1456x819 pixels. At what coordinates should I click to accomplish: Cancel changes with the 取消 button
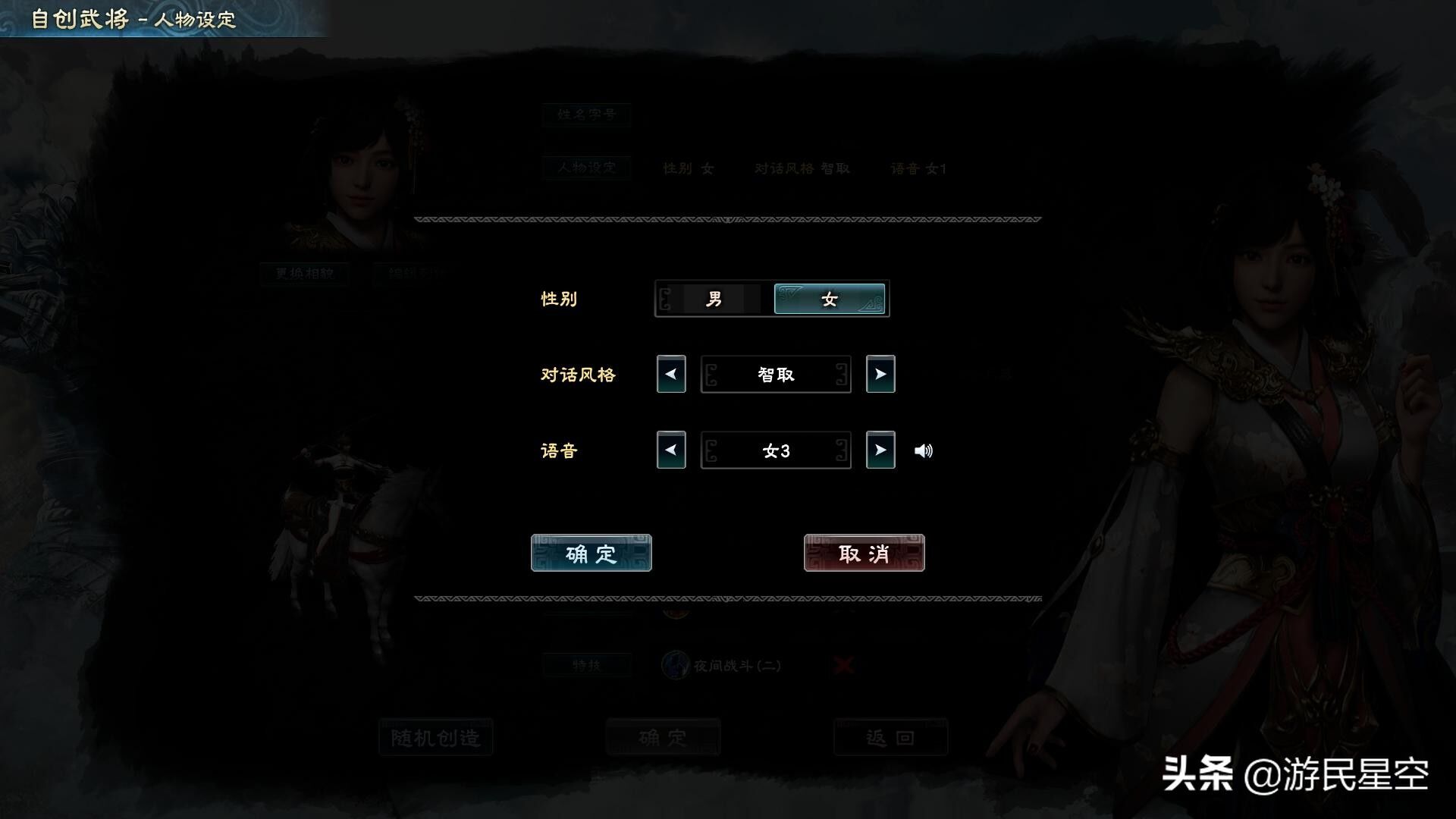pos(864,553)
